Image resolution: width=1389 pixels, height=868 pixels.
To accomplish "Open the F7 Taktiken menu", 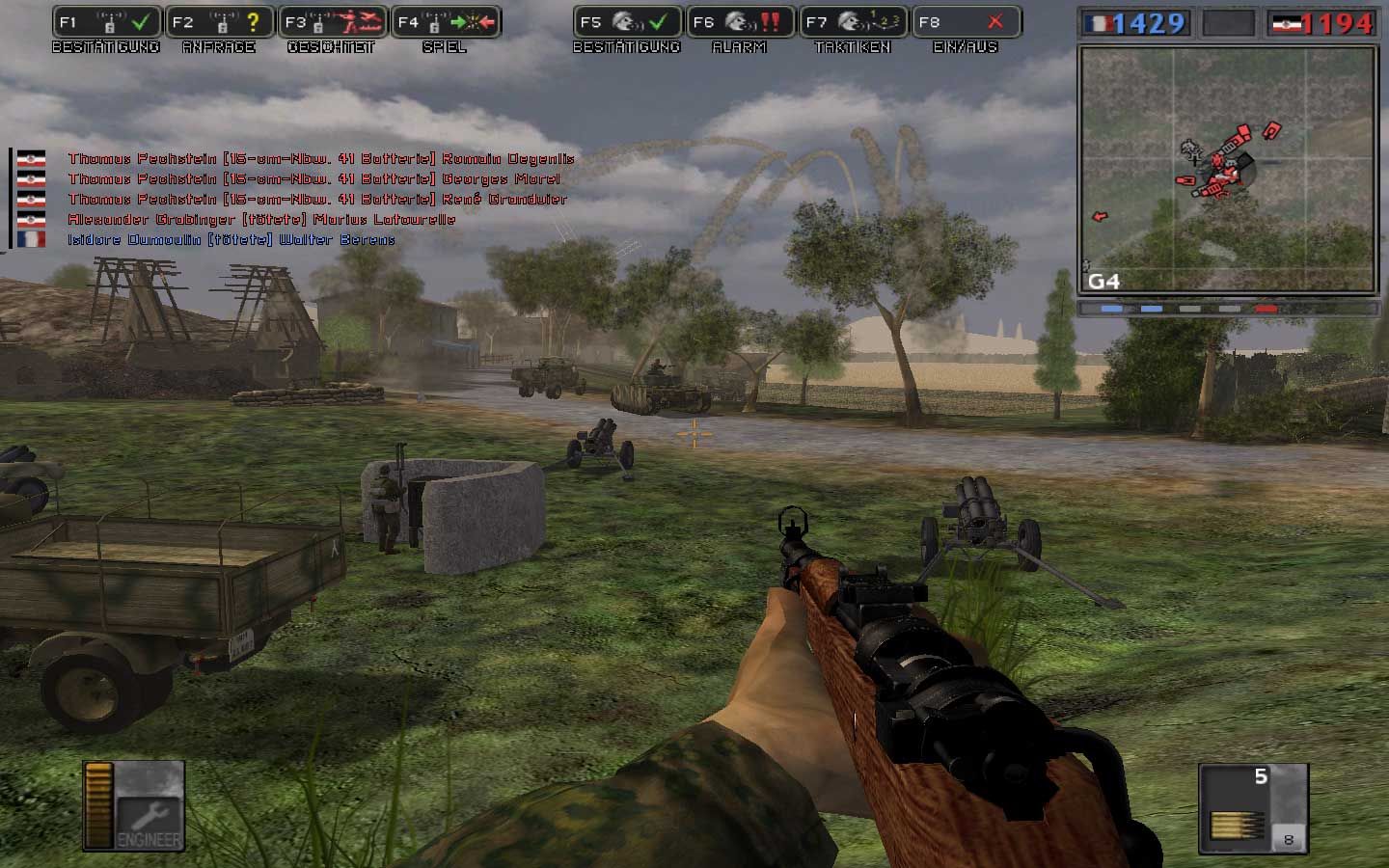I will (x=853, y=22).
